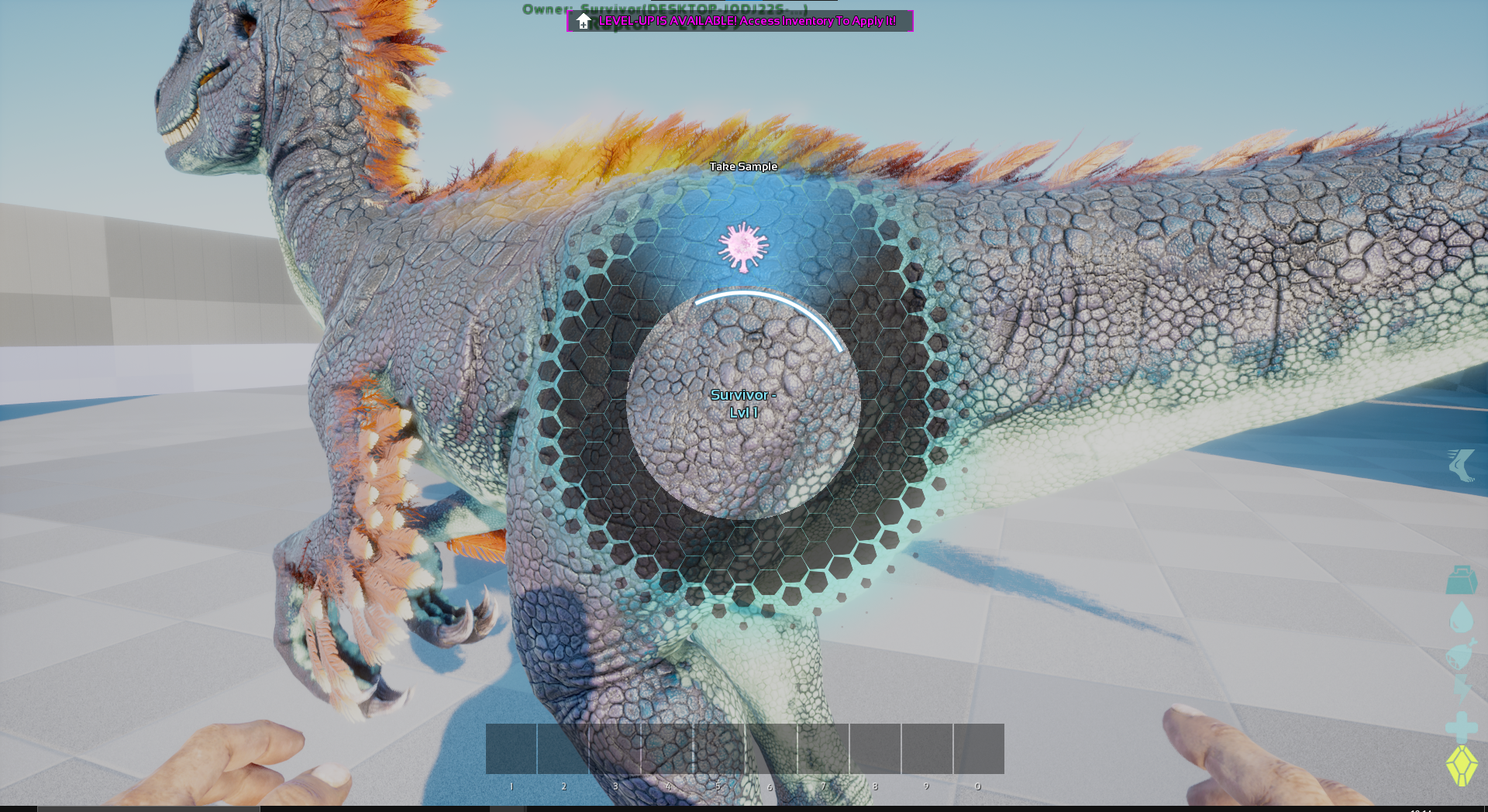Select the Take Sample radial option
The height and width of the screenshot is (812, 1488).
[743, 246]
